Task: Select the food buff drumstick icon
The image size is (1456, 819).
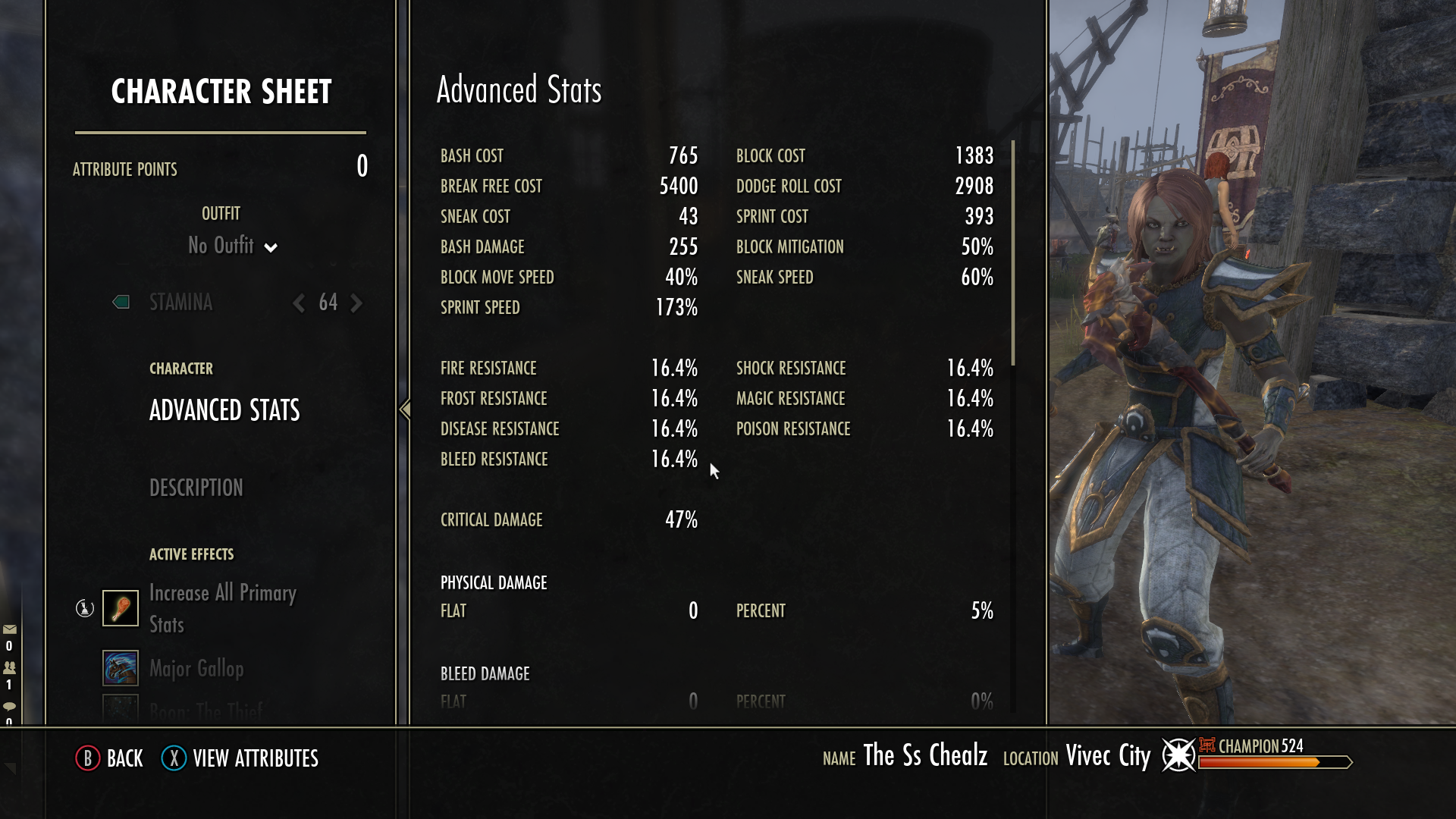Action: click(121, 608)
